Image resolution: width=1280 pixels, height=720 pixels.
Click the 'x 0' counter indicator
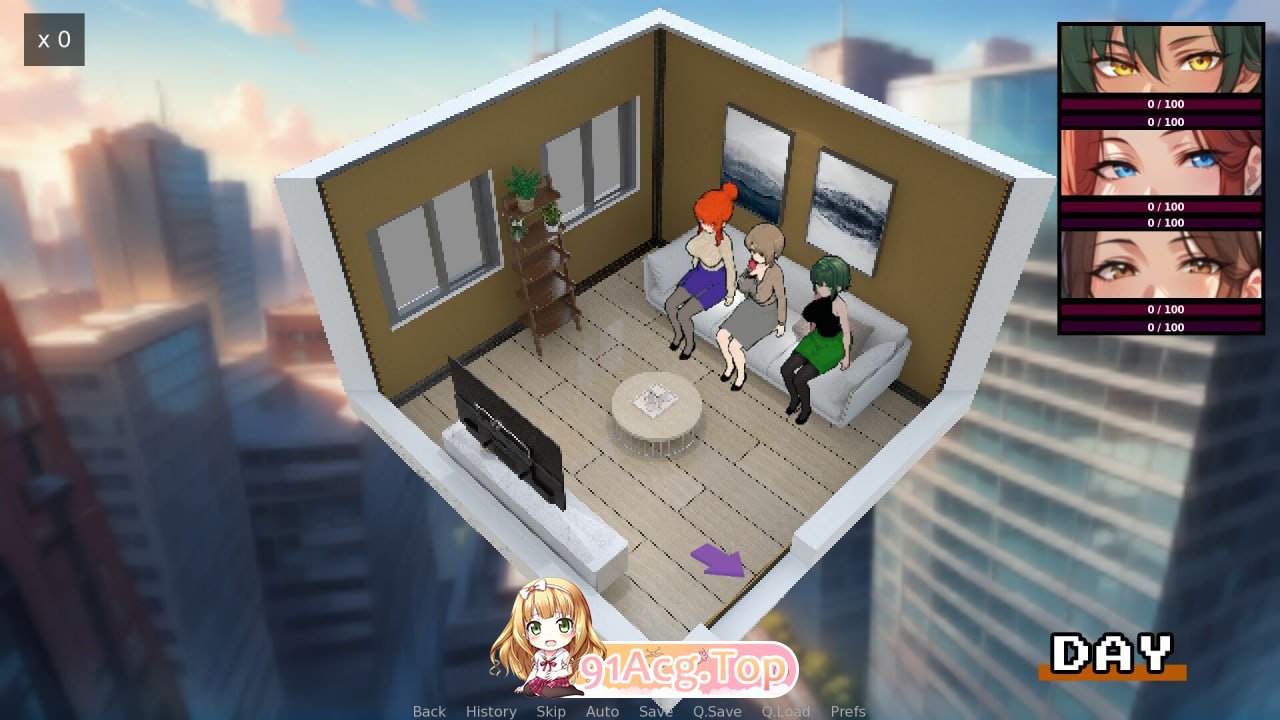(54, 39)
